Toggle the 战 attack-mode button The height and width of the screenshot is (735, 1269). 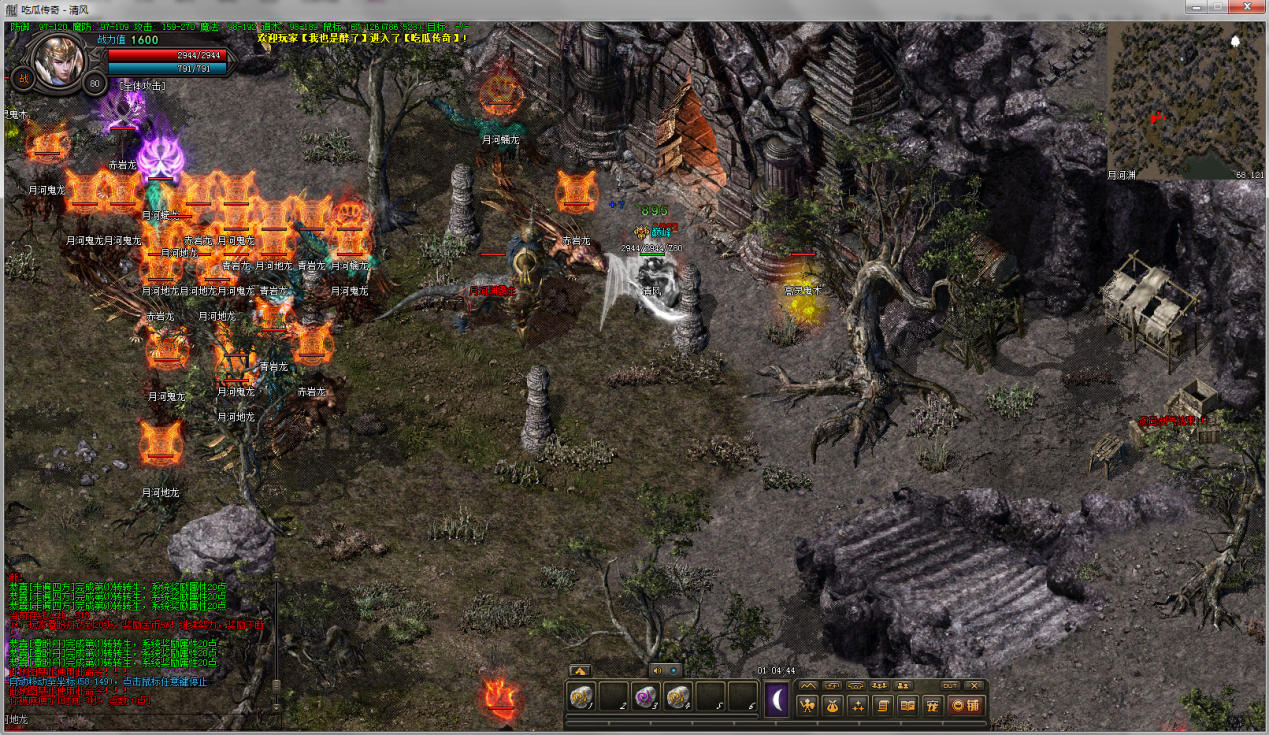22,80
